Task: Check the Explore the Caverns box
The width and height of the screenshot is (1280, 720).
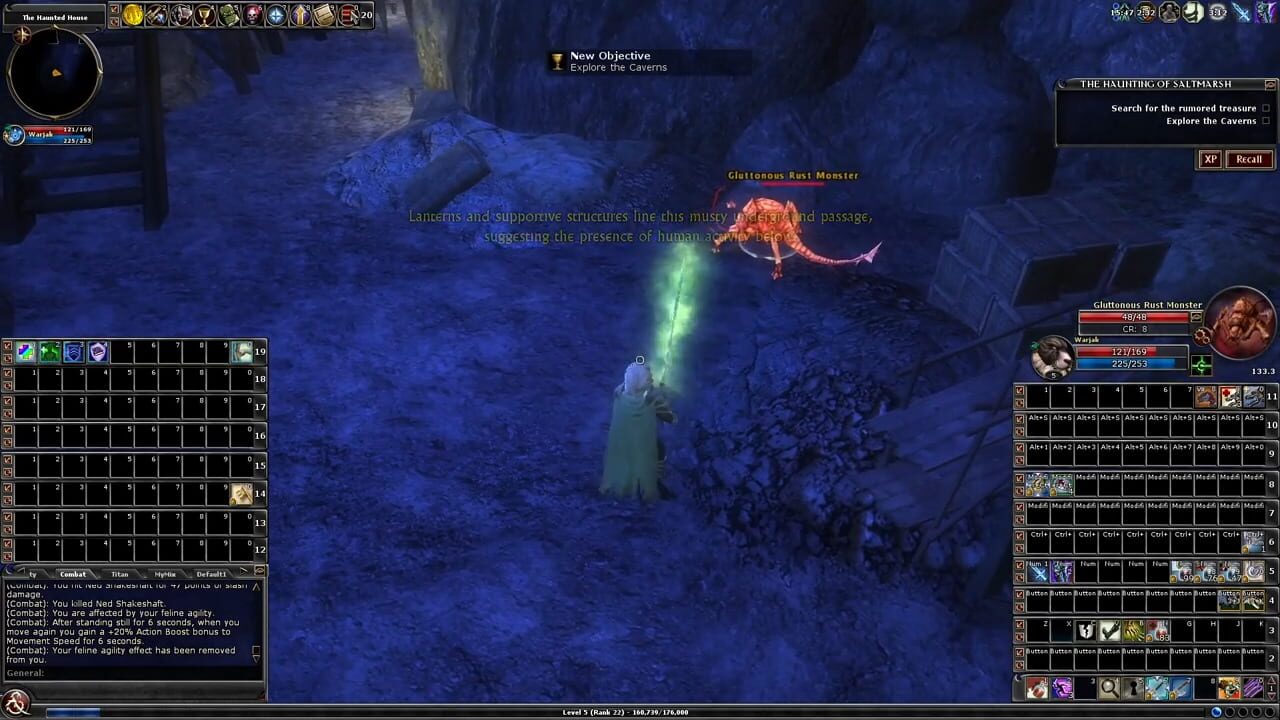Action: pyautogui.click(x=1267, y=121)
